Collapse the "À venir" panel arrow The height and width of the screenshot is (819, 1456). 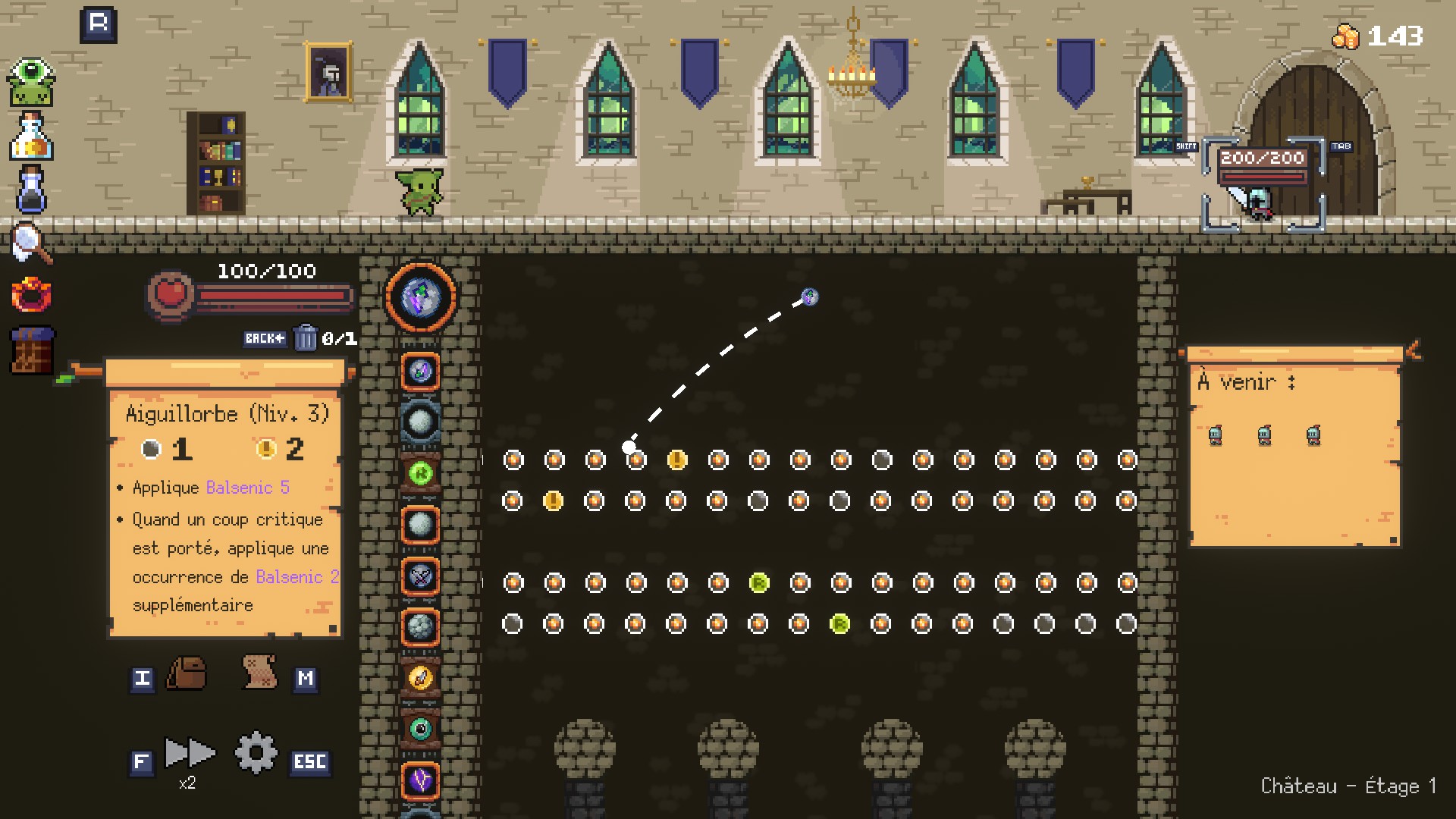[x=1413, y=350]
